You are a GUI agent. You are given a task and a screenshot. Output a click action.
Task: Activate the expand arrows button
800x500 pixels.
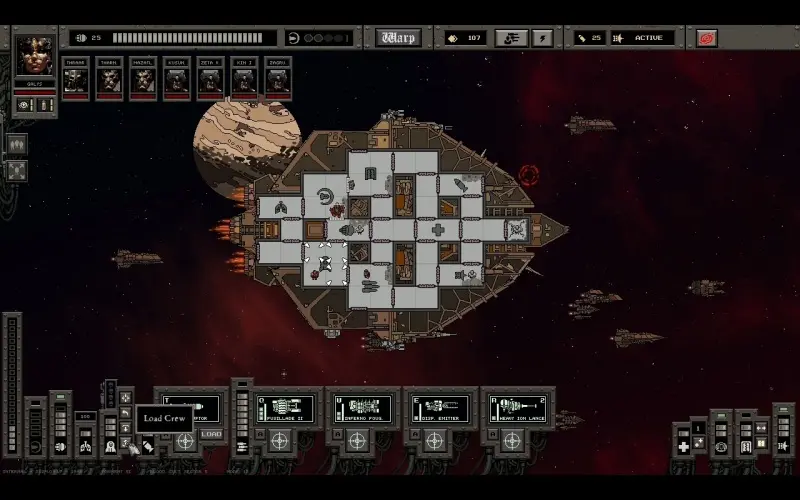point(16,170)
